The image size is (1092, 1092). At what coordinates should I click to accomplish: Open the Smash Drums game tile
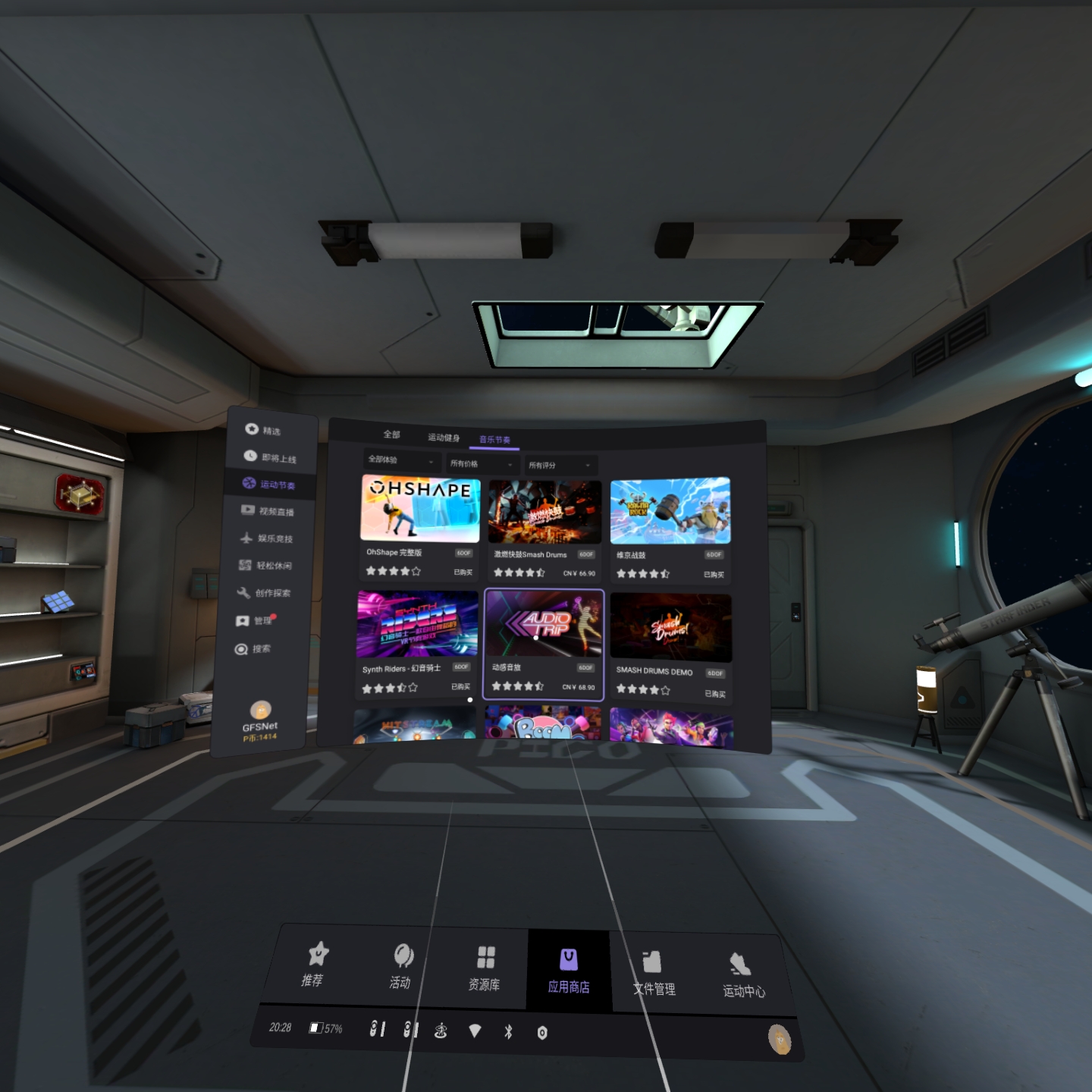pyautogui.click(x=544, y=512)
